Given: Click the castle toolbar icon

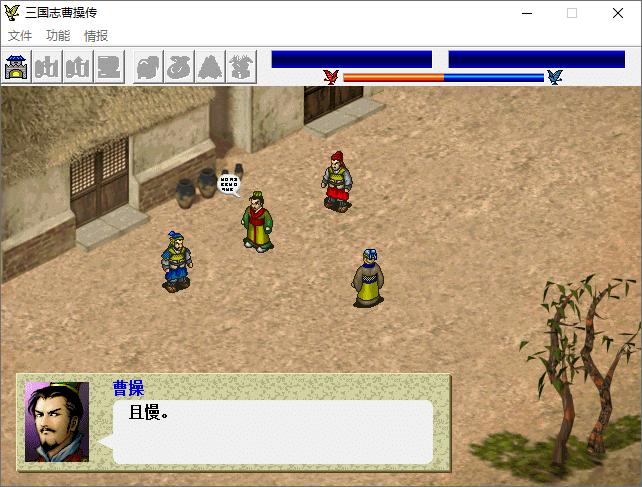Looking at the screenshot, I should tap(17, 67).
